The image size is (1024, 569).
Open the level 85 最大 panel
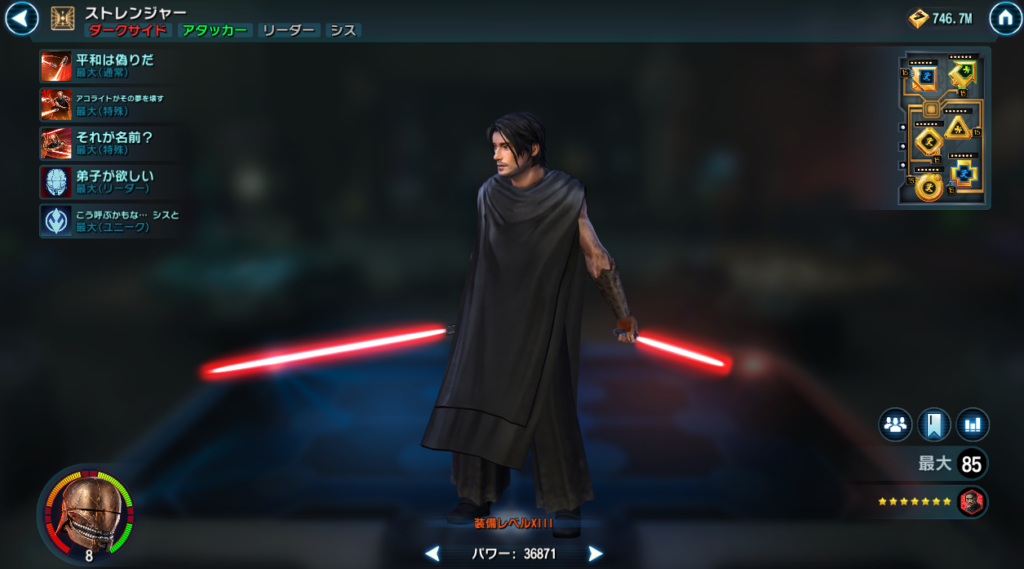click(x=953, y=464)
